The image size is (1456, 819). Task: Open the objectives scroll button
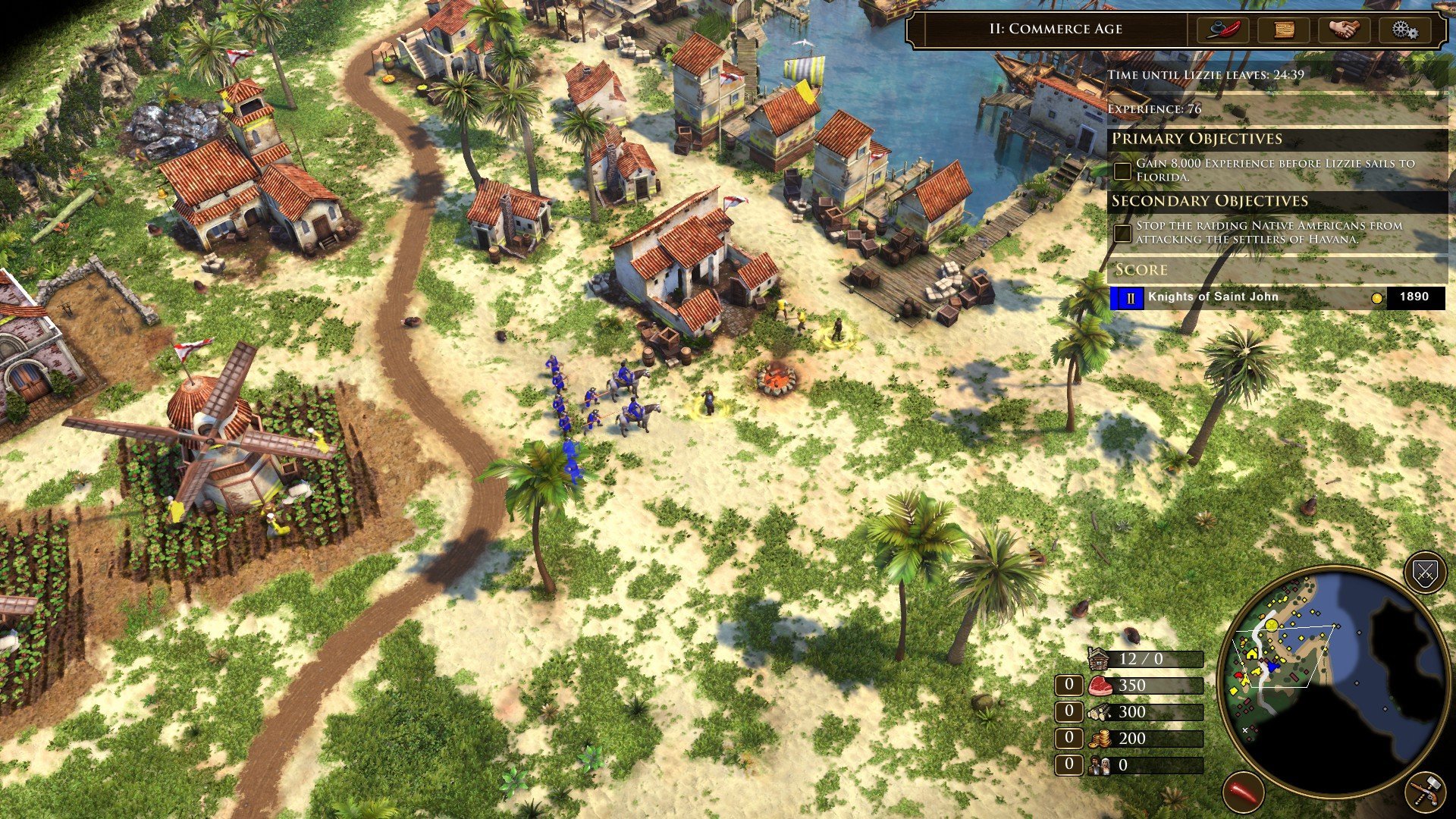coord(1283,30)
